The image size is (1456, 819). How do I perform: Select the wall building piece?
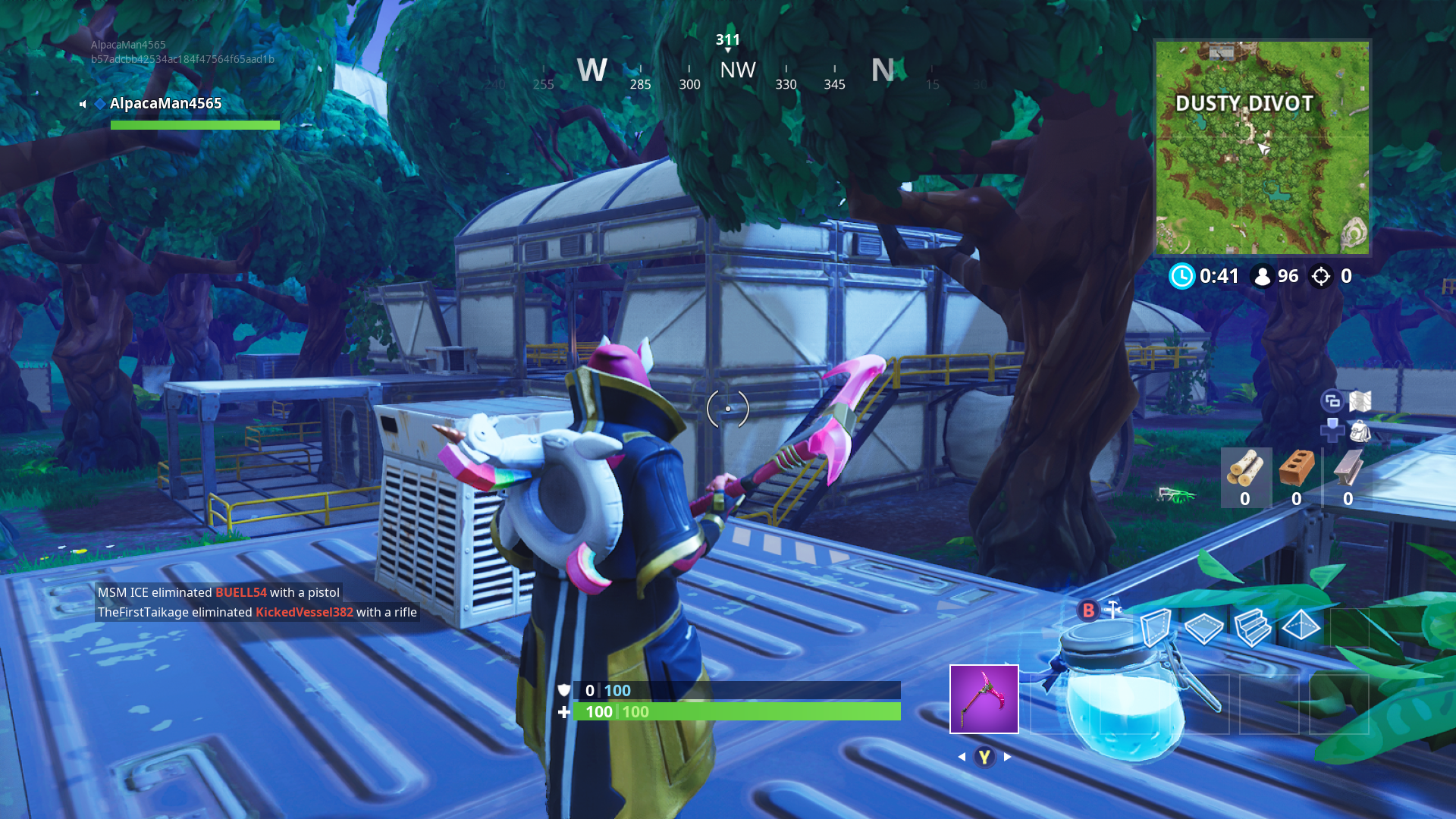[x=1156, y=628]
